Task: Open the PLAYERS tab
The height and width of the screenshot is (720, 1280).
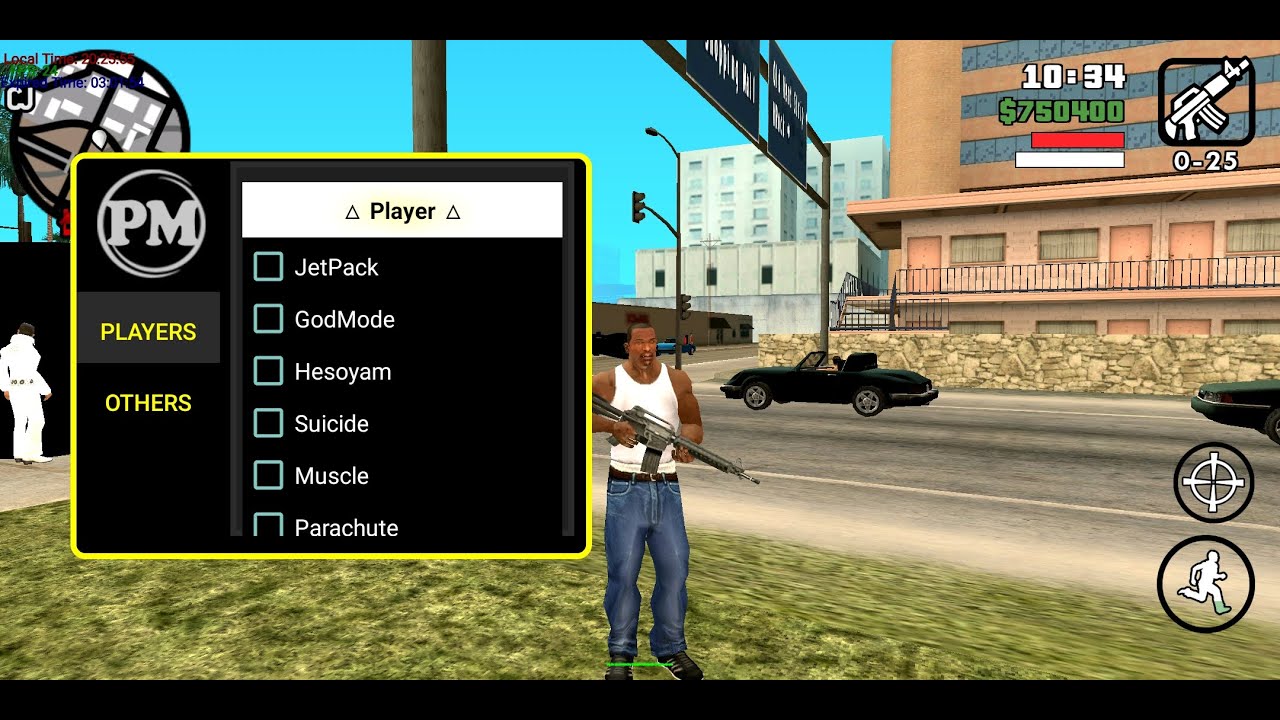Action: [x=148, y=331]
